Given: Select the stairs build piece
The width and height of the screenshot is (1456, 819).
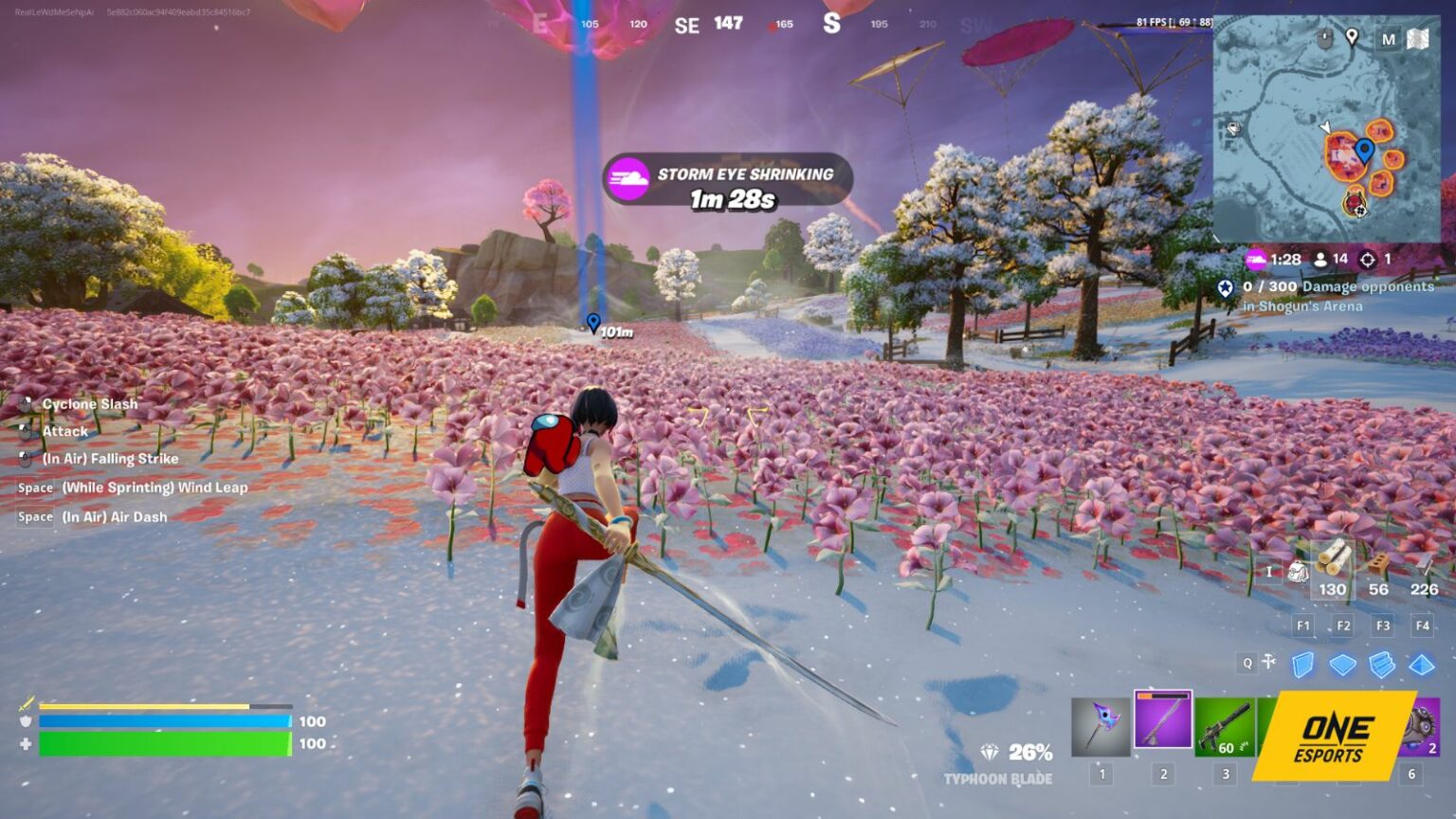Looking at the screenshot, I should [x=1384, y=664].
